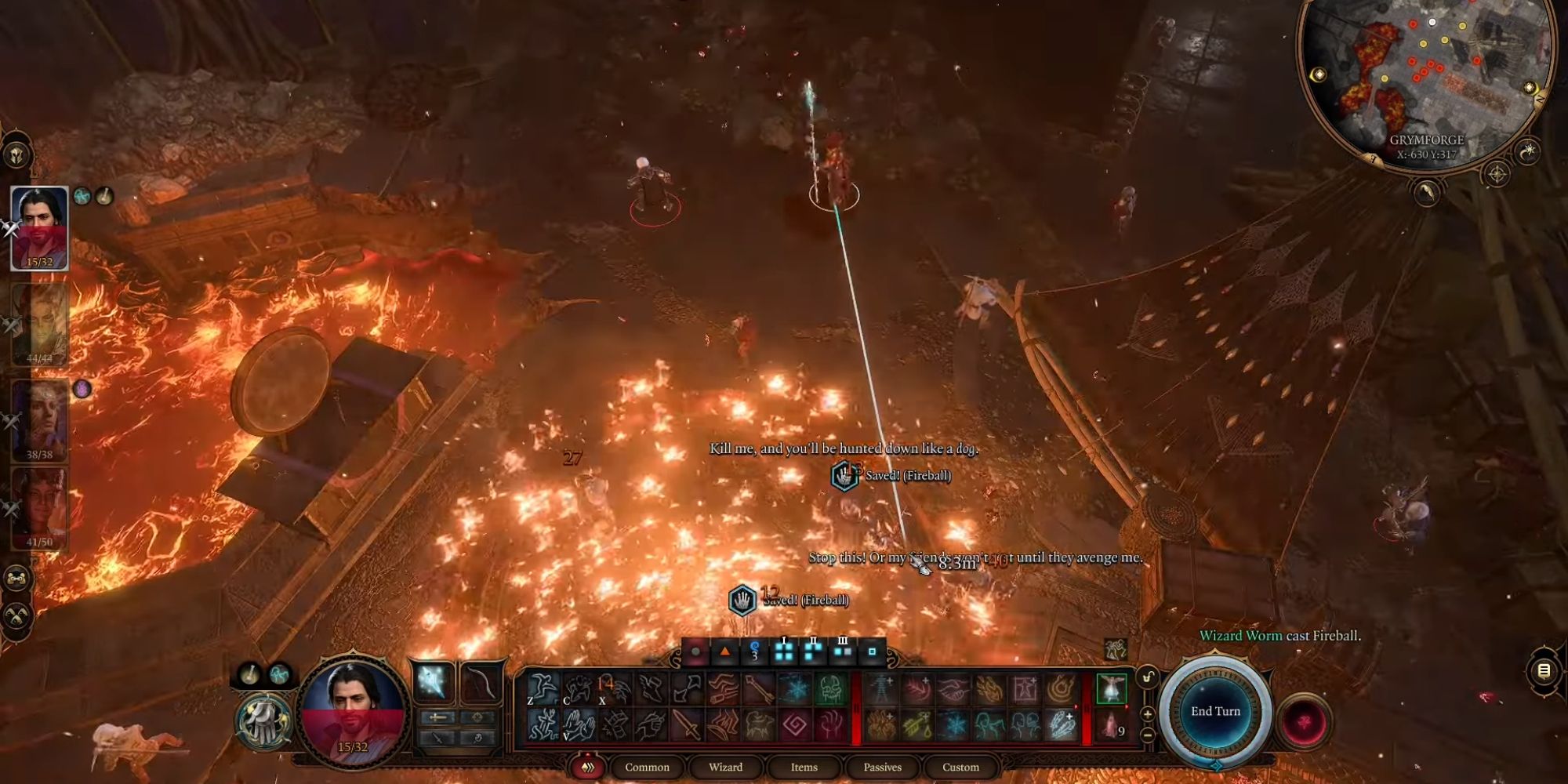Switch to the Items hotbar tab

tap(805, 766)
